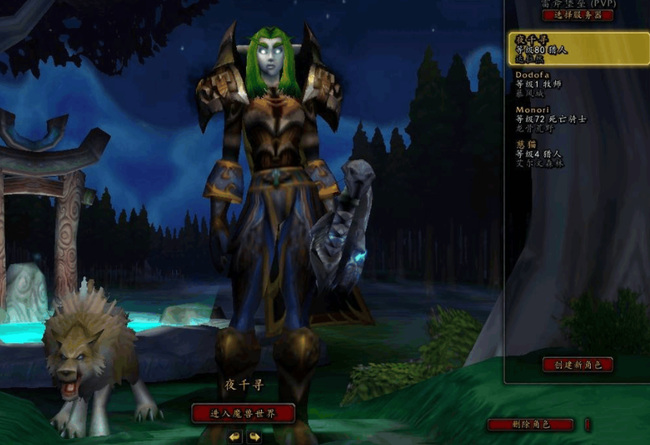The height and width of the screenshot is (445, 650).
Task: Rotate the character with the left arrow
Action: click(x=235, y=436)
